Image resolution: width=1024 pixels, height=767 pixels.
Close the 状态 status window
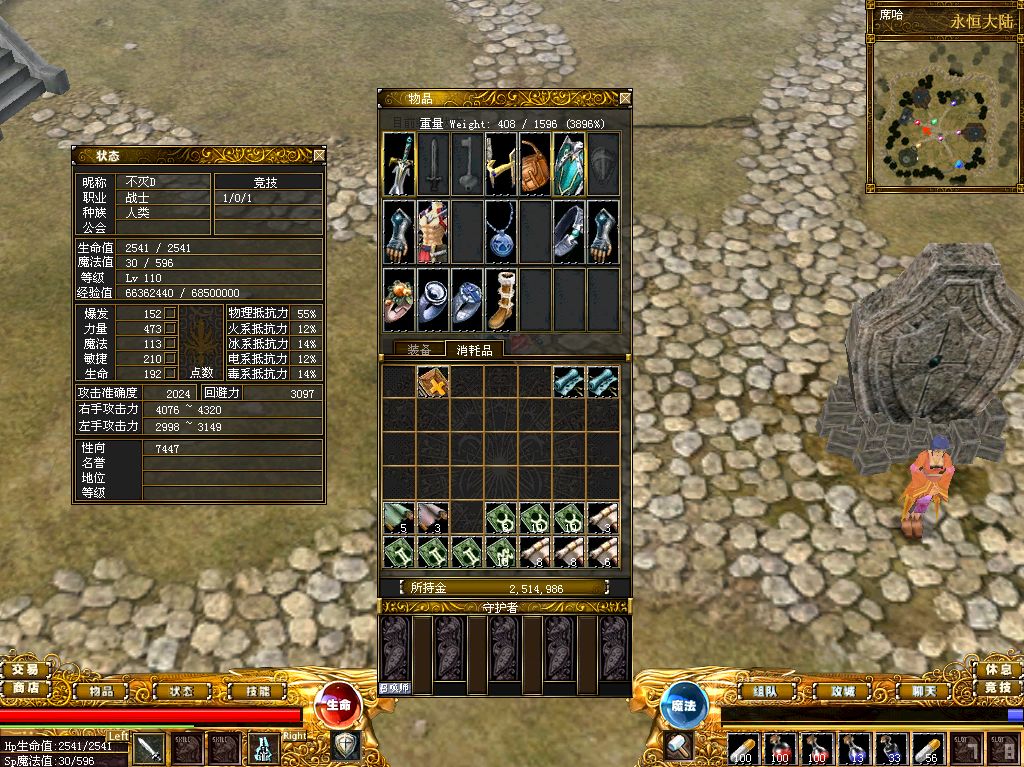pos(319,155)
